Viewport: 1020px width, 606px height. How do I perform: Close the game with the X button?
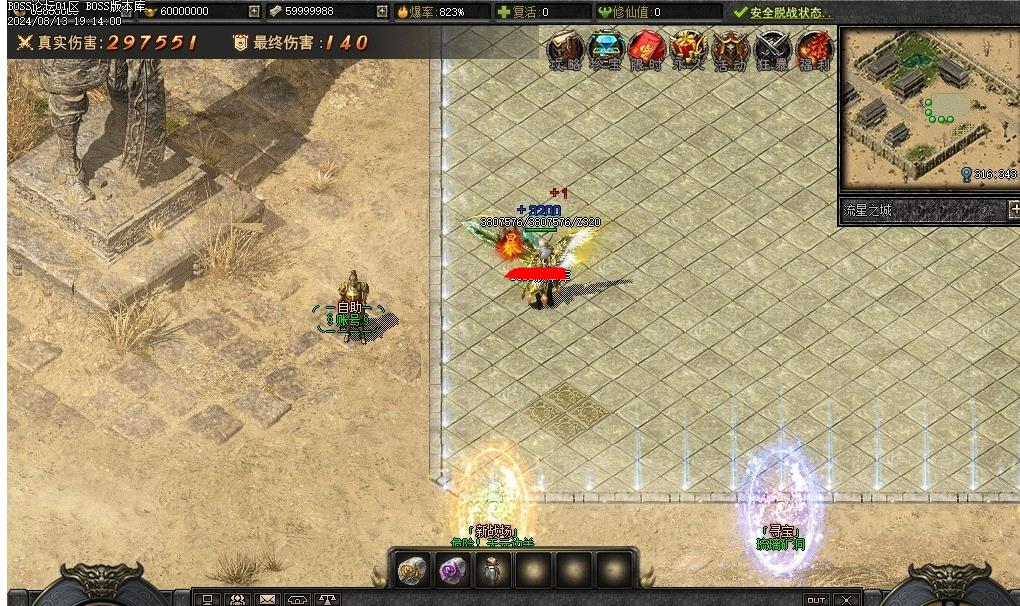(846, 600)
